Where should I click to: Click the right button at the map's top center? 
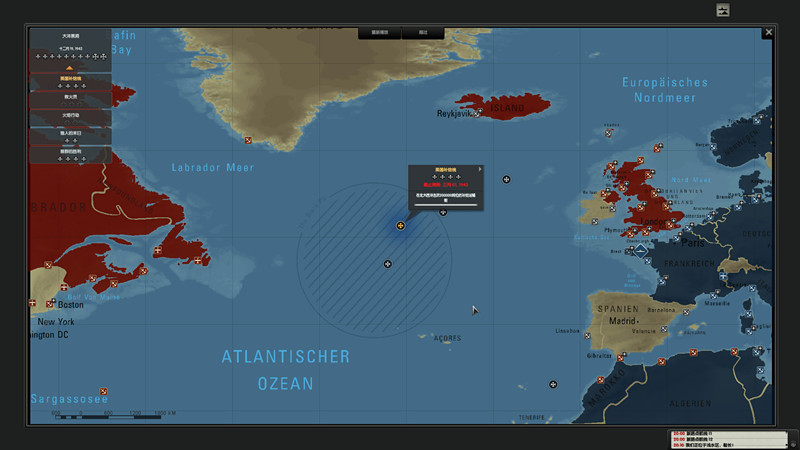tap(423, 33)
